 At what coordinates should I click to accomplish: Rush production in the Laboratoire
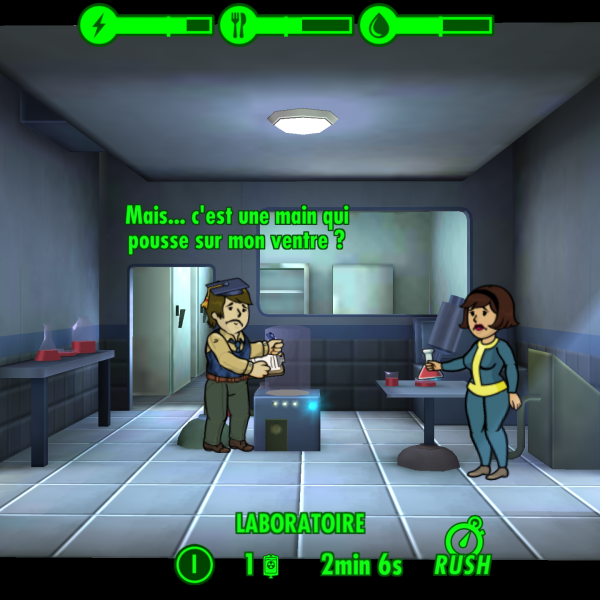pyautogui.click(x=462, y=550)
